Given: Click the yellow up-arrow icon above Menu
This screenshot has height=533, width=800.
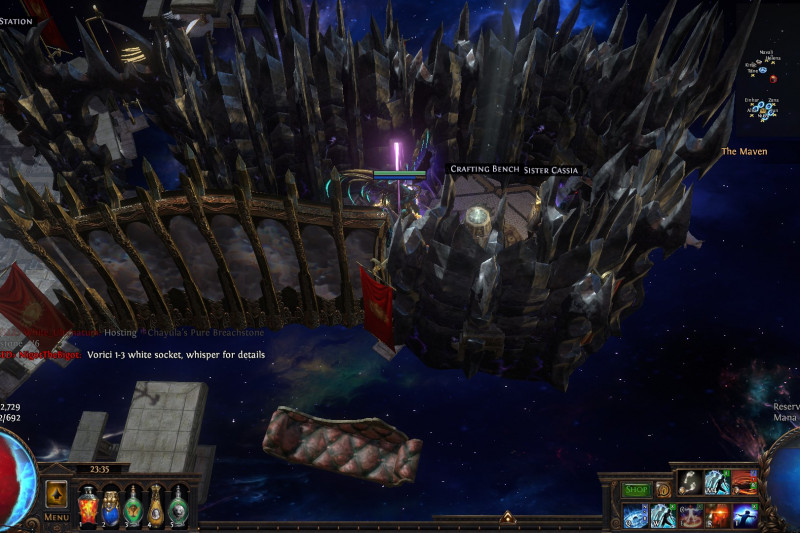Looking at the screenshot, I should point(56,494).
